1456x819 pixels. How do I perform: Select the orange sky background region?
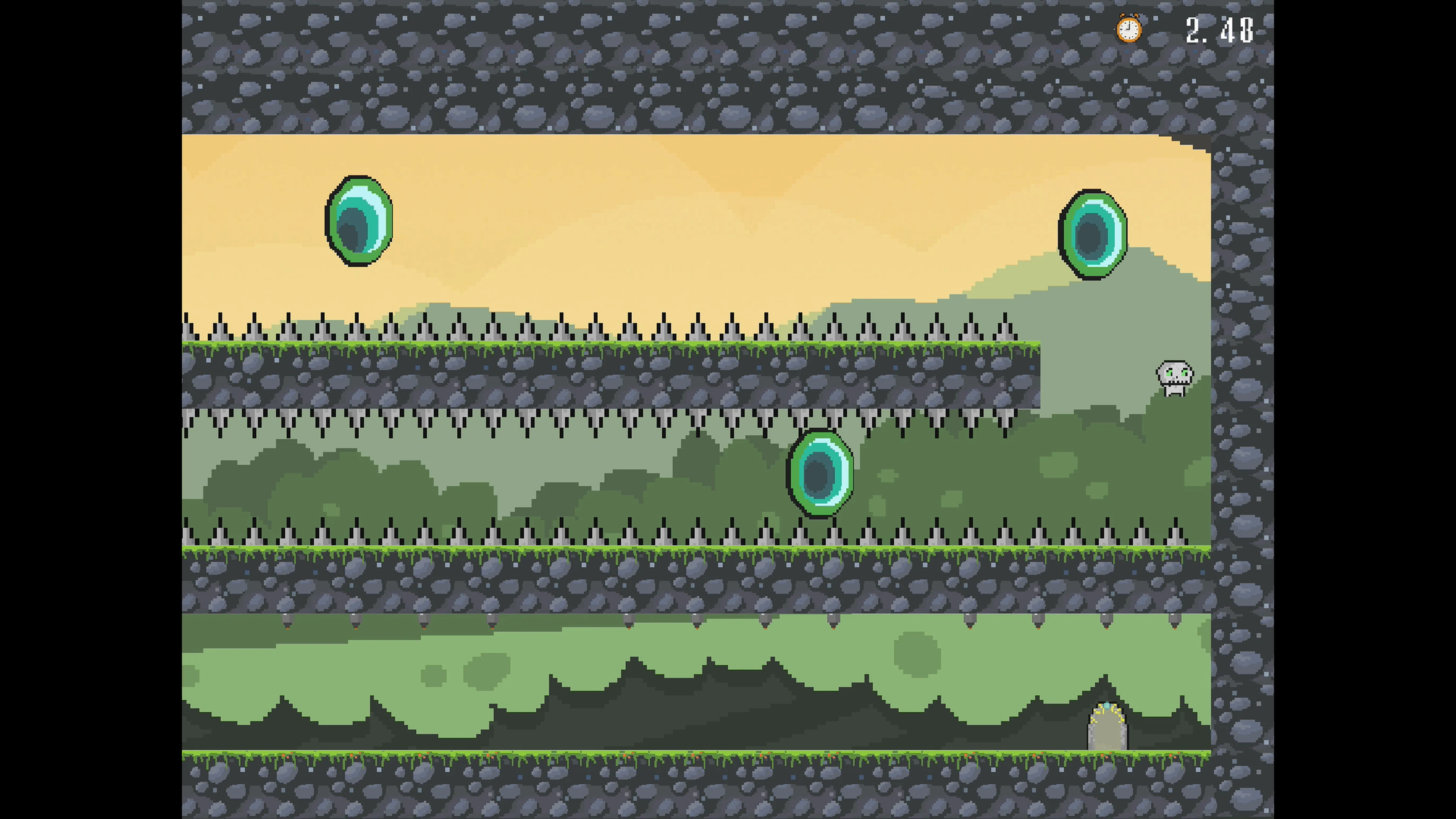678,187
